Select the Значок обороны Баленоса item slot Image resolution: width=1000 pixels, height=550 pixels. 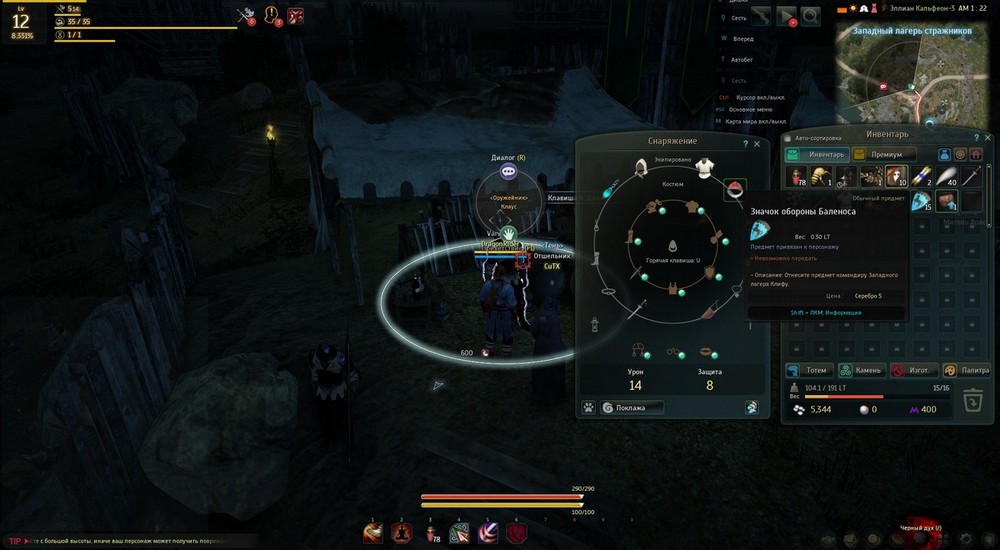click(921, 201)
